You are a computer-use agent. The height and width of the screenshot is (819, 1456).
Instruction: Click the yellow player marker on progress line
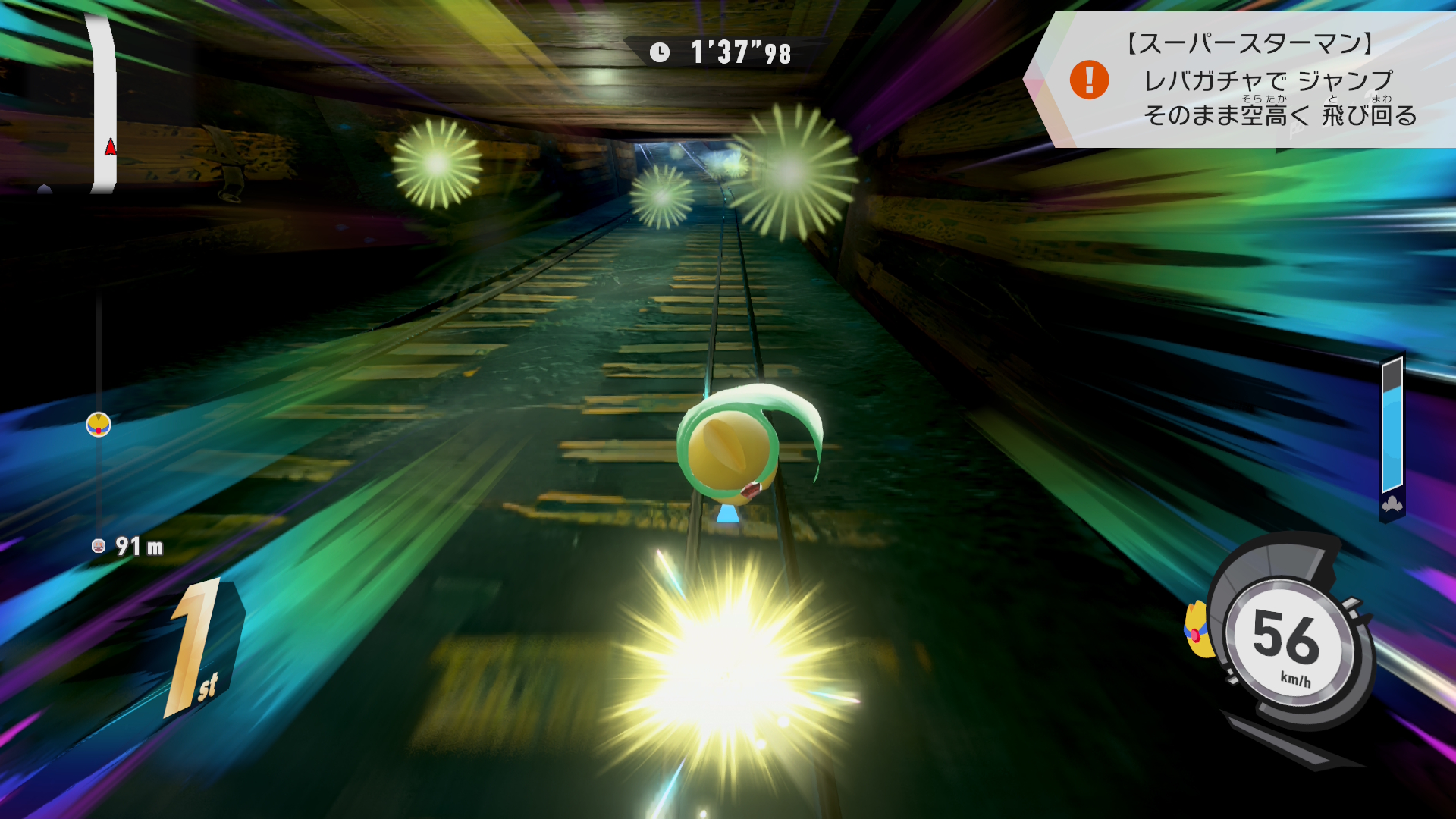(99, 425)
